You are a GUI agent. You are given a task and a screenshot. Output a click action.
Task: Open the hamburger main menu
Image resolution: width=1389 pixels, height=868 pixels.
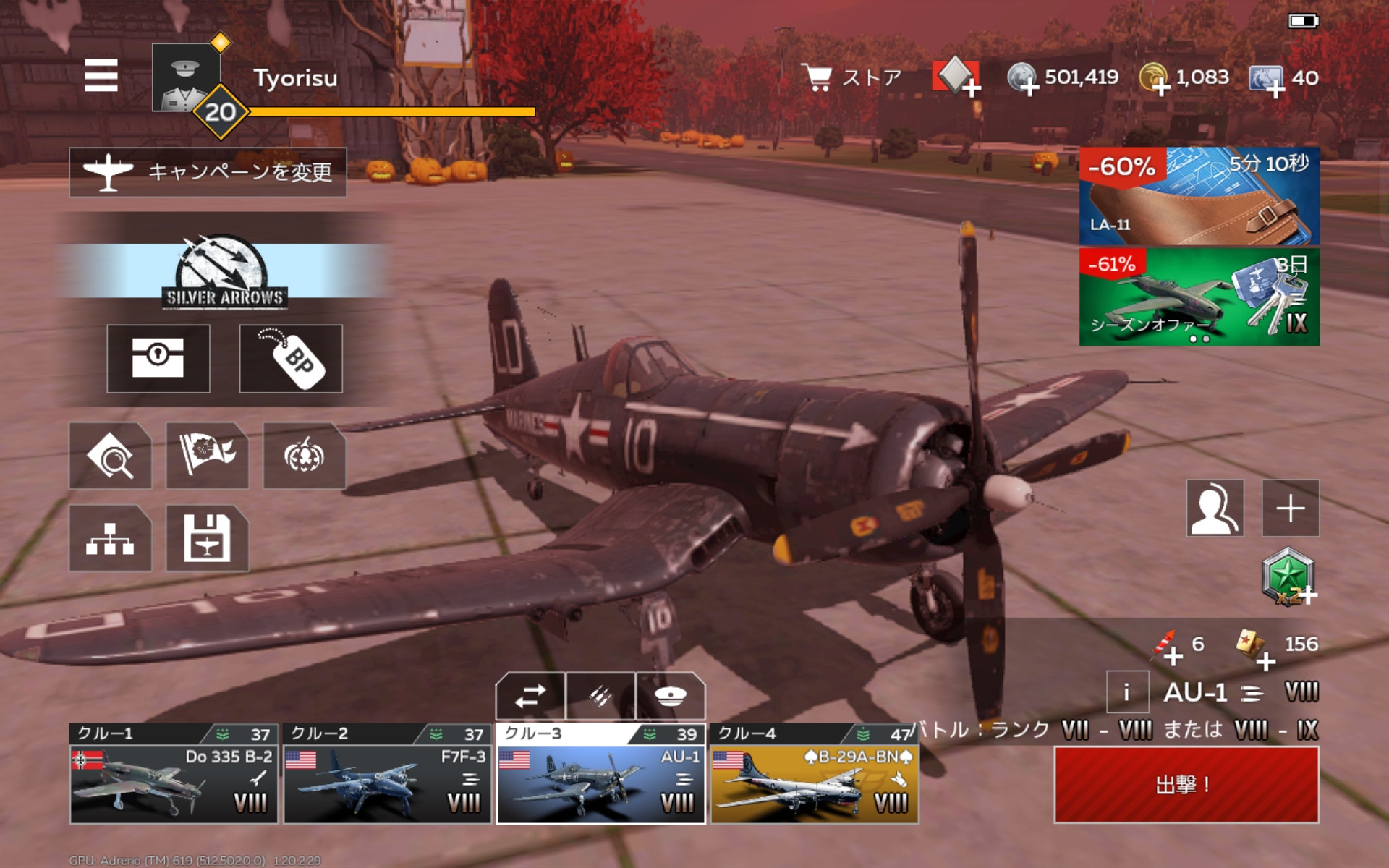point(101,75)
